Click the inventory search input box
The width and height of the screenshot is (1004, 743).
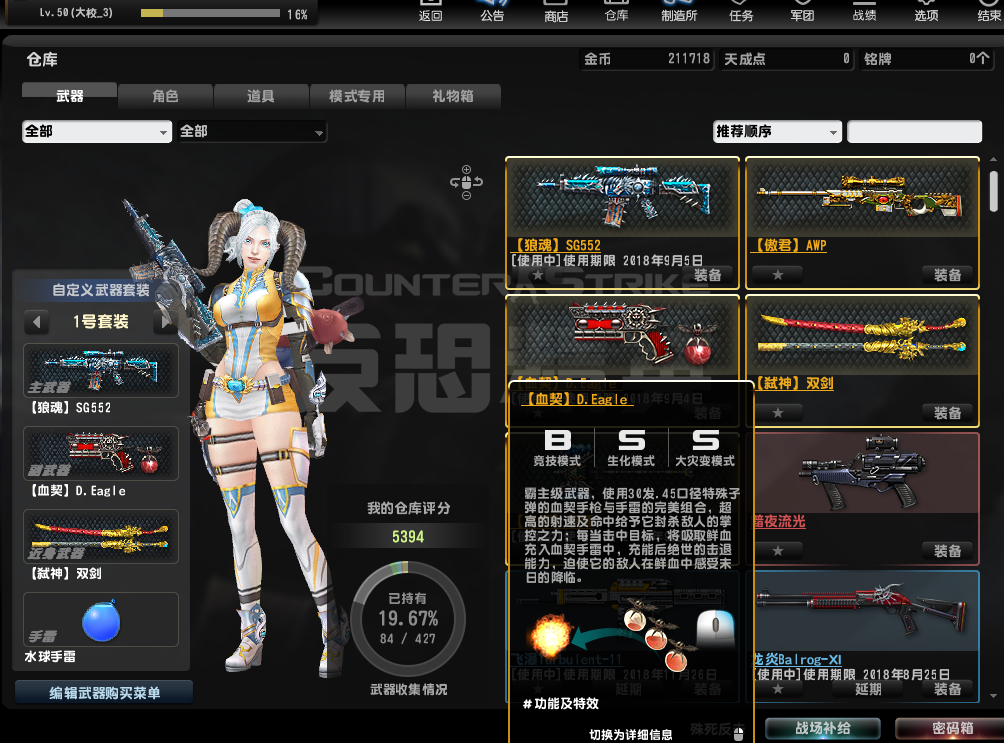(914, 132)
